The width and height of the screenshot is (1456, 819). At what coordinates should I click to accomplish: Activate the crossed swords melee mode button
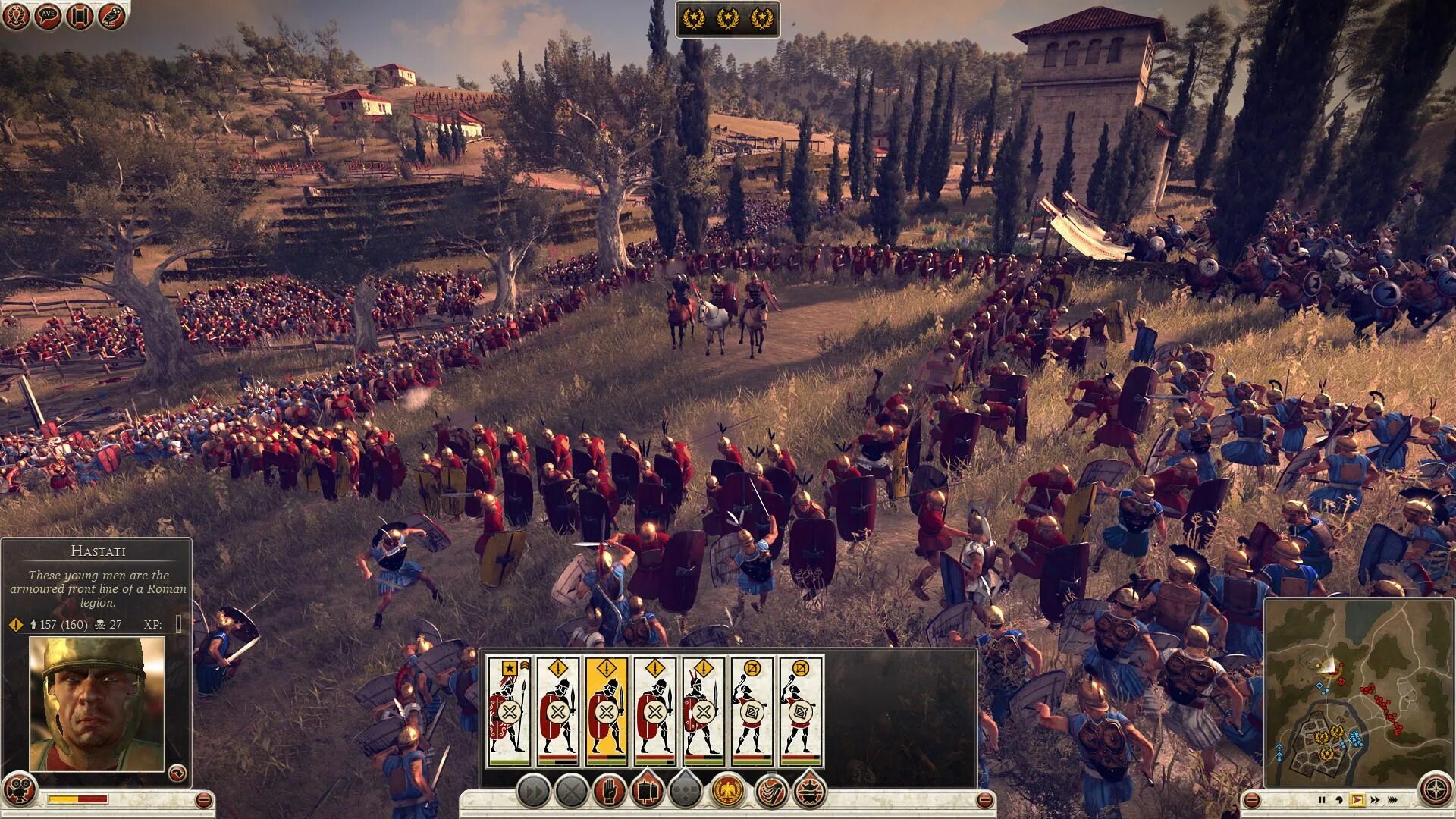point(571,792)
